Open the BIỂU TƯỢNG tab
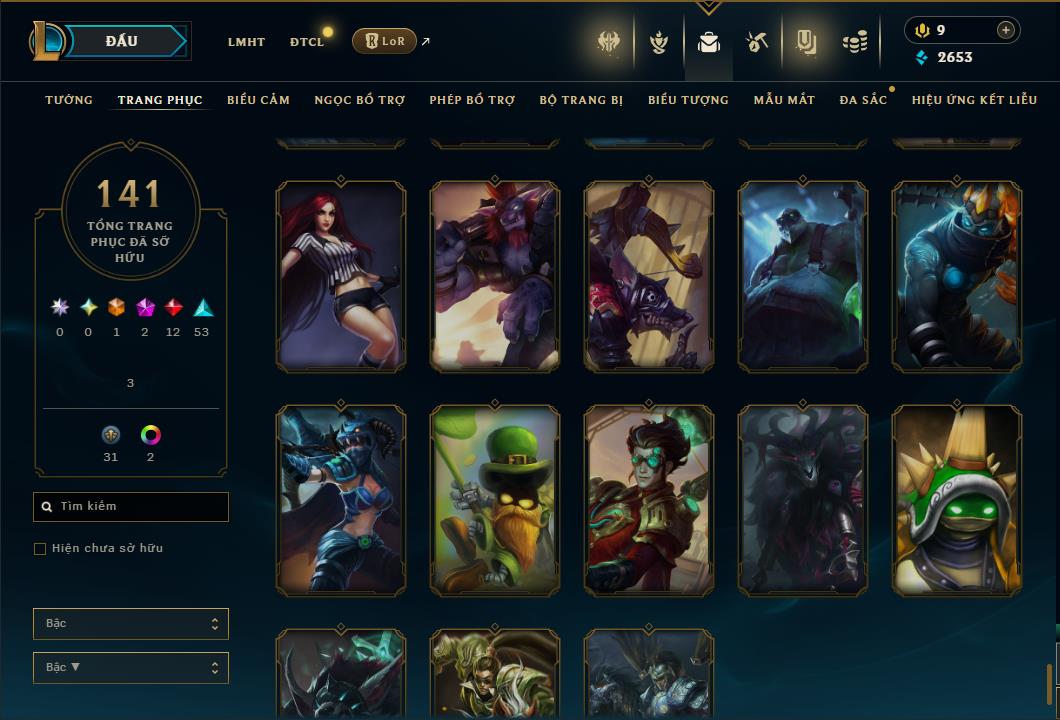Viewport: 1060px width, 720px height. click(688, 100)
